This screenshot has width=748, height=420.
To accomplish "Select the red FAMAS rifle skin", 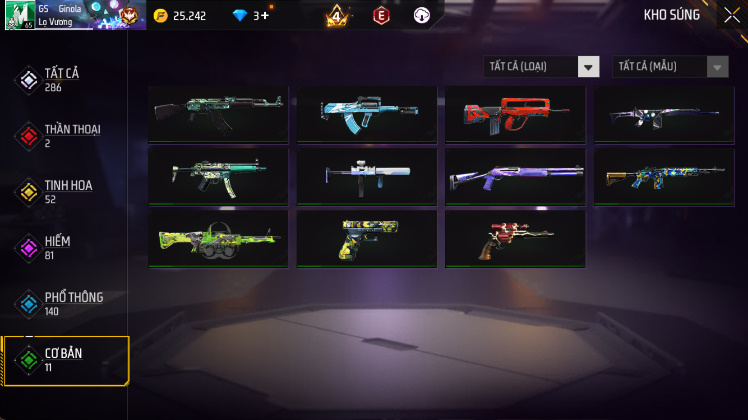I will pyautogui.click(x=515, y=113).
